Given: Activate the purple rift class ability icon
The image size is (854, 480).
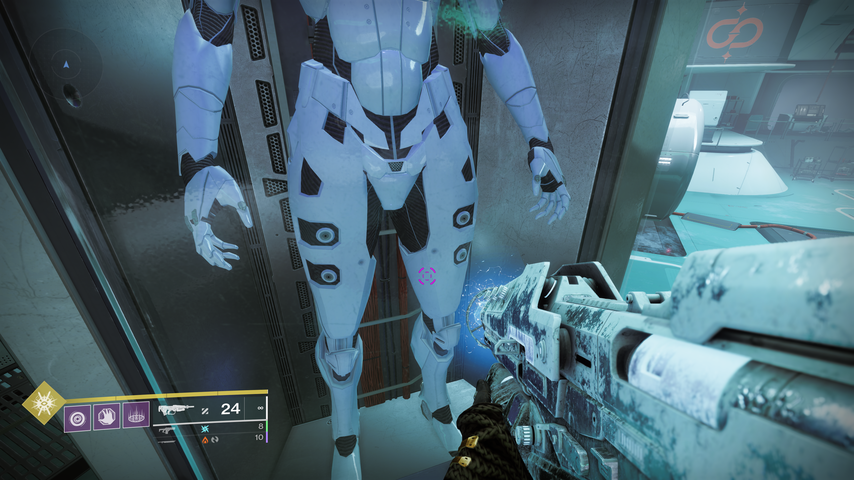Looking at the screenshot, I should (135, 415).
